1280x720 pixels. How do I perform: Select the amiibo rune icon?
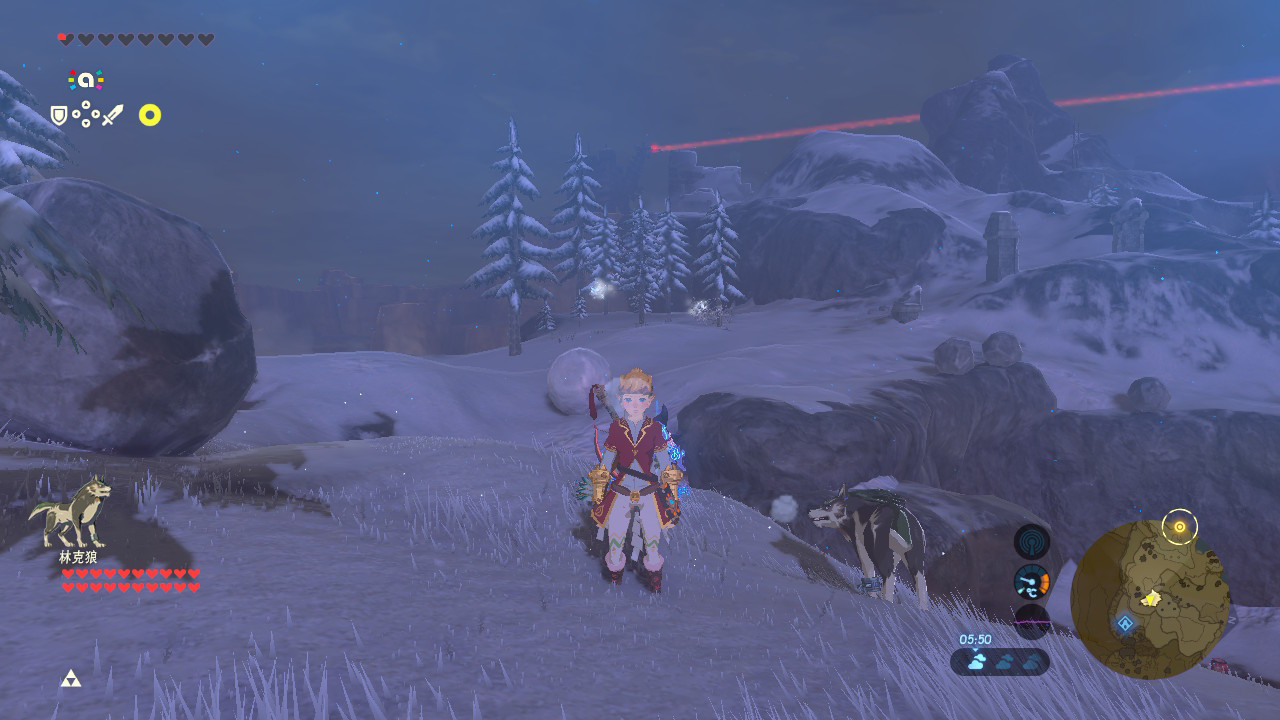coord(85,79)
